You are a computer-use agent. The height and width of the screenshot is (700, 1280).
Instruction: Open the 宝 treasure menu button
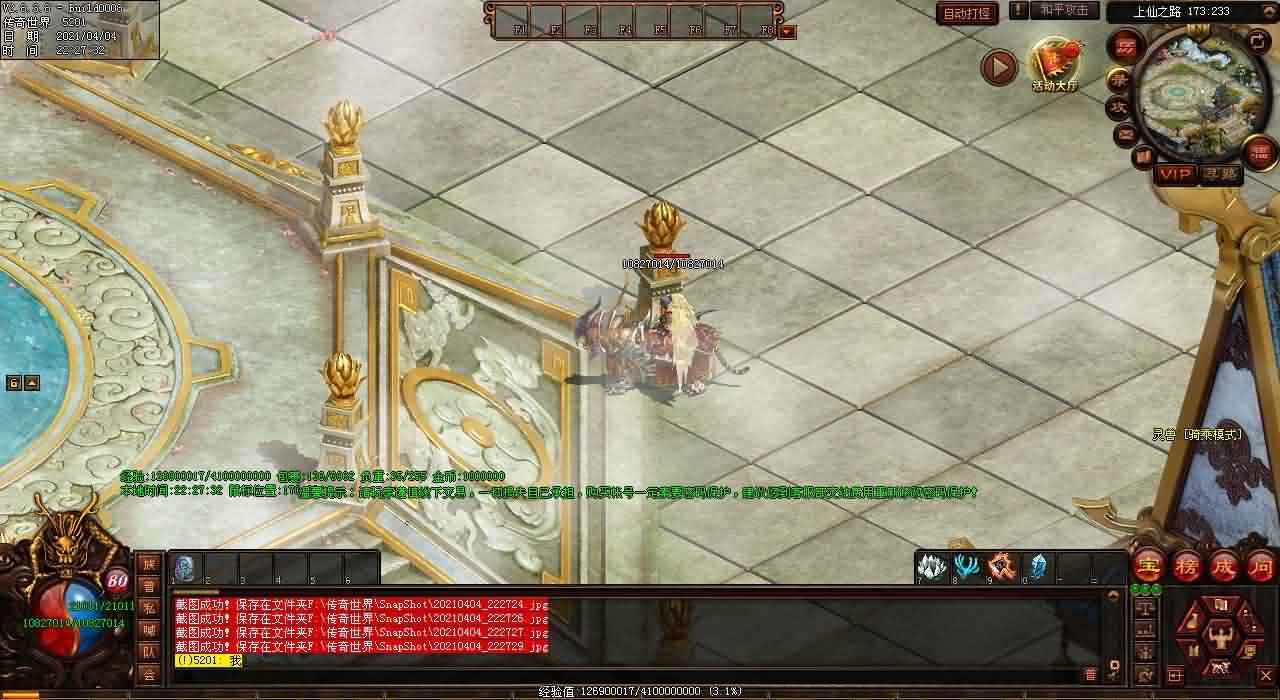1148,565
